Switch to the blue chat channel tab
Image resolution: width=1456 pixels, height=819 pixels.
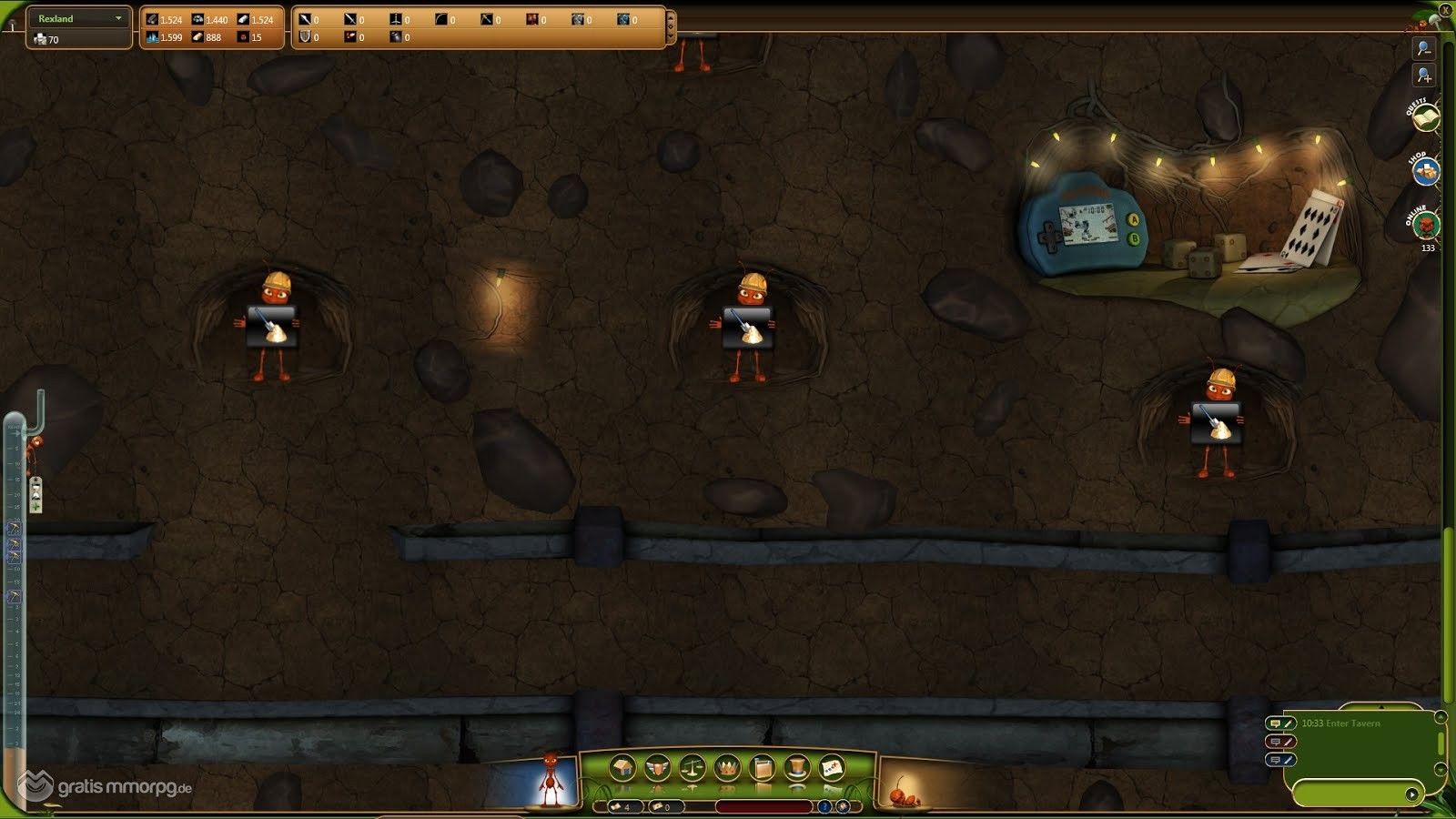point(1280,760)
